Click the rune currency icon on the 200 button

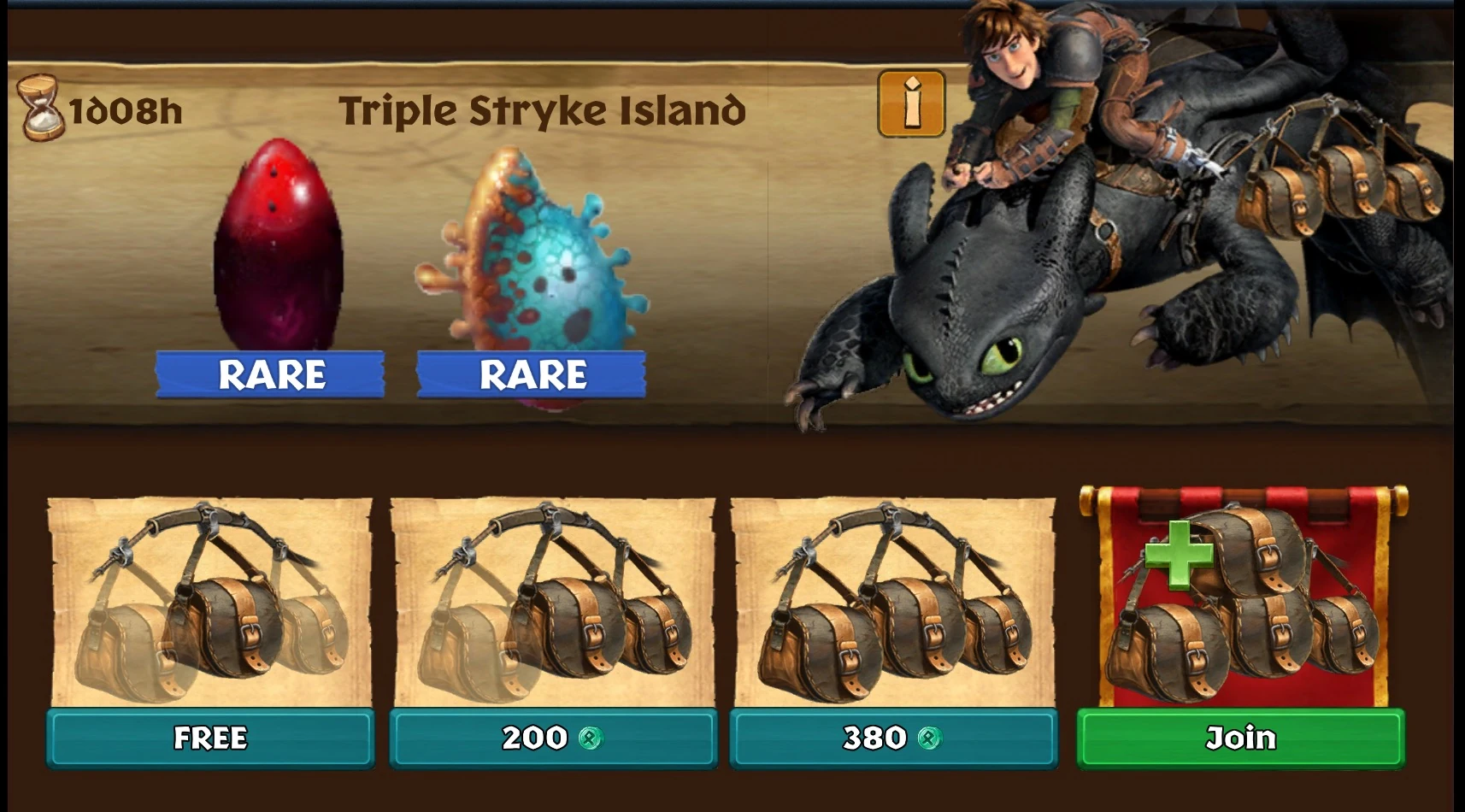coord(590,738)
